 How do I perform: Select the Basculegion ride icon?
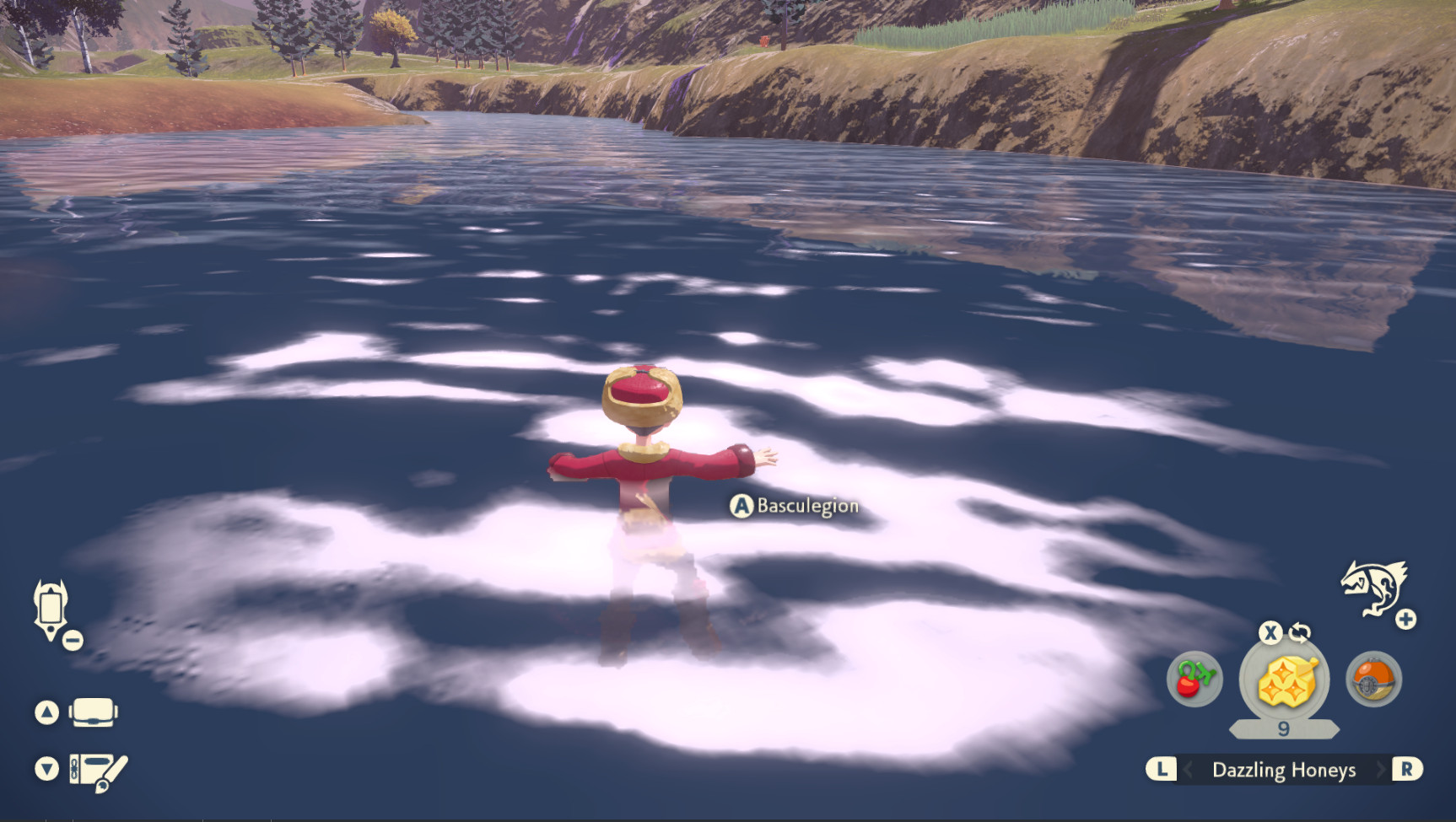click(x=1372, y=588)
